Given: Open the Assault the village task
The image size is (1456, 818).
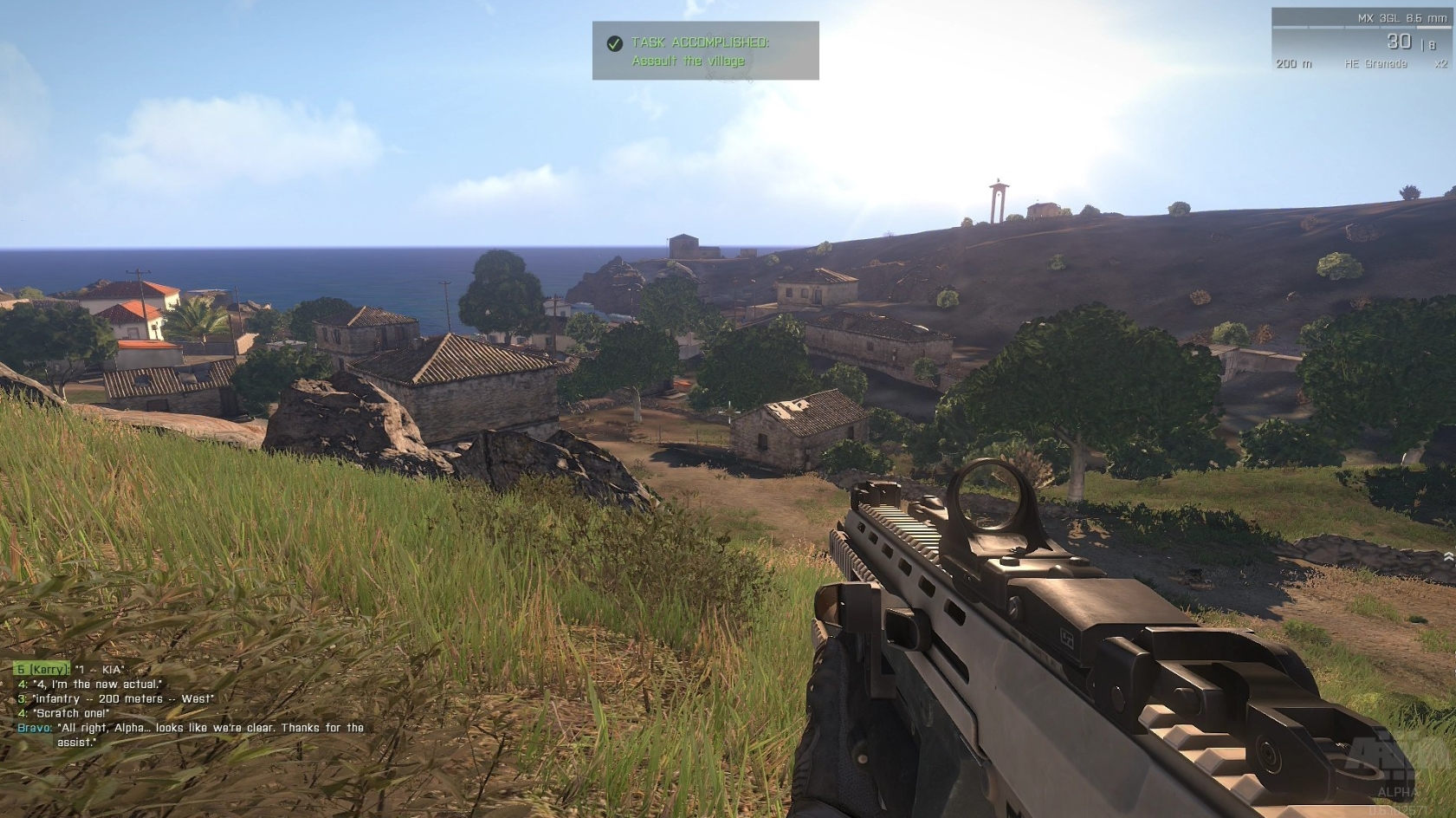Looking at the screenshot, I should (x=689, y=61).
